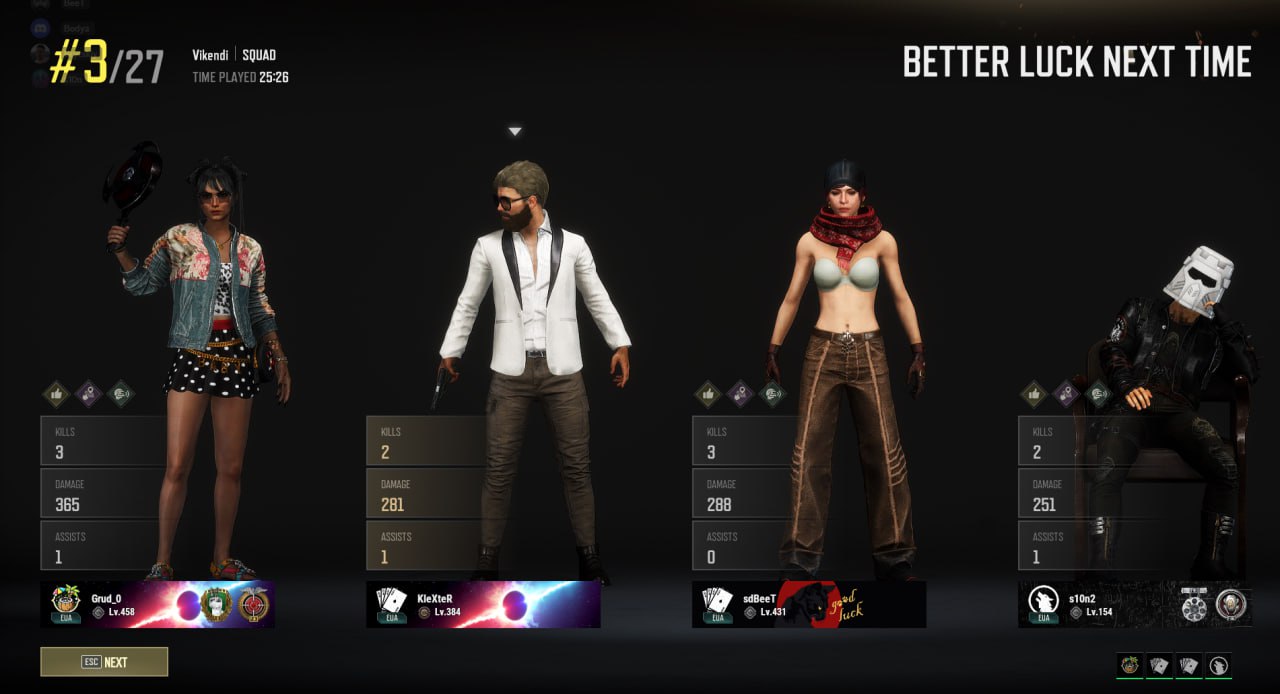This screenshot has height=694, width=1280.
Task: Open KleXteR's player nameplate
Action: (483, 605)
